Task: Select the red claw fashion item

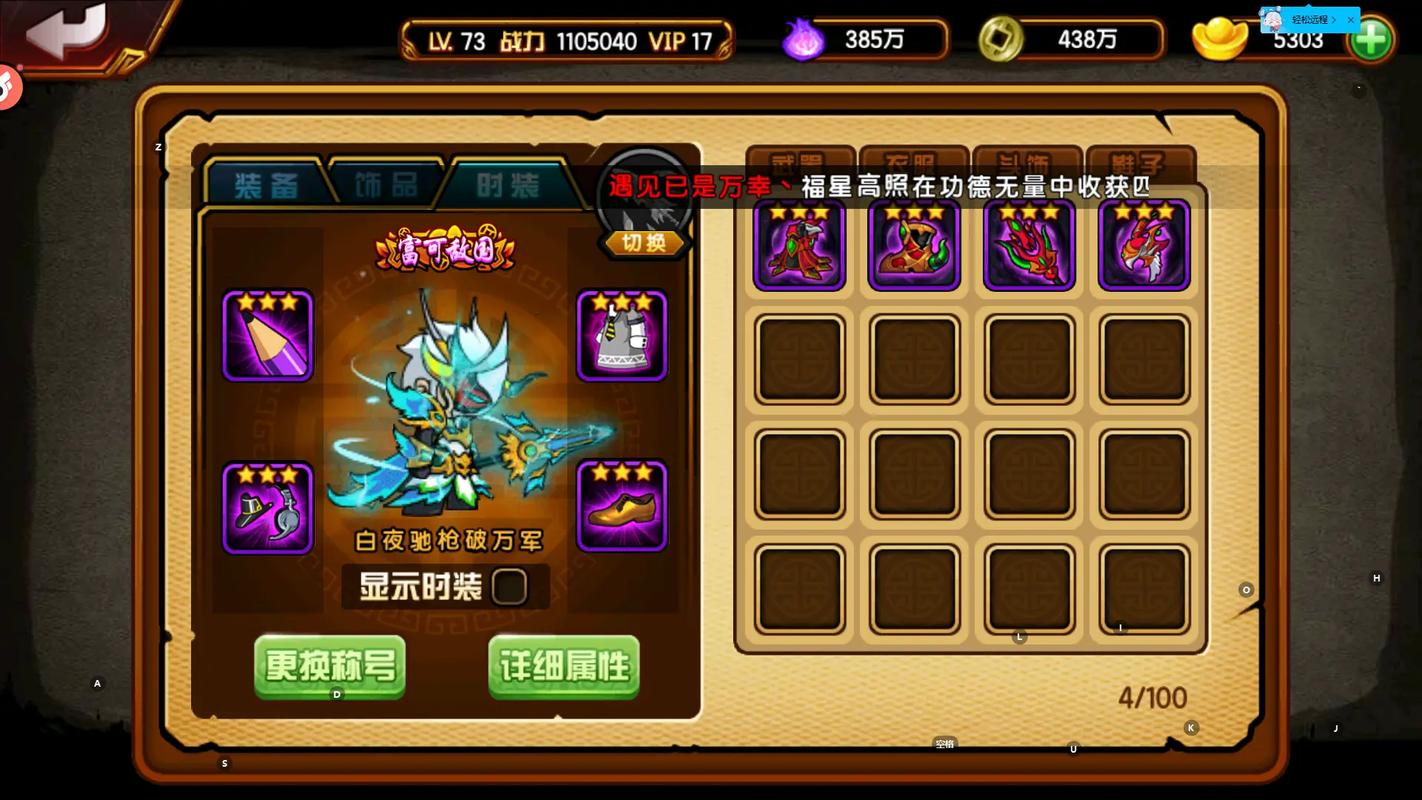Action: 1143,243
